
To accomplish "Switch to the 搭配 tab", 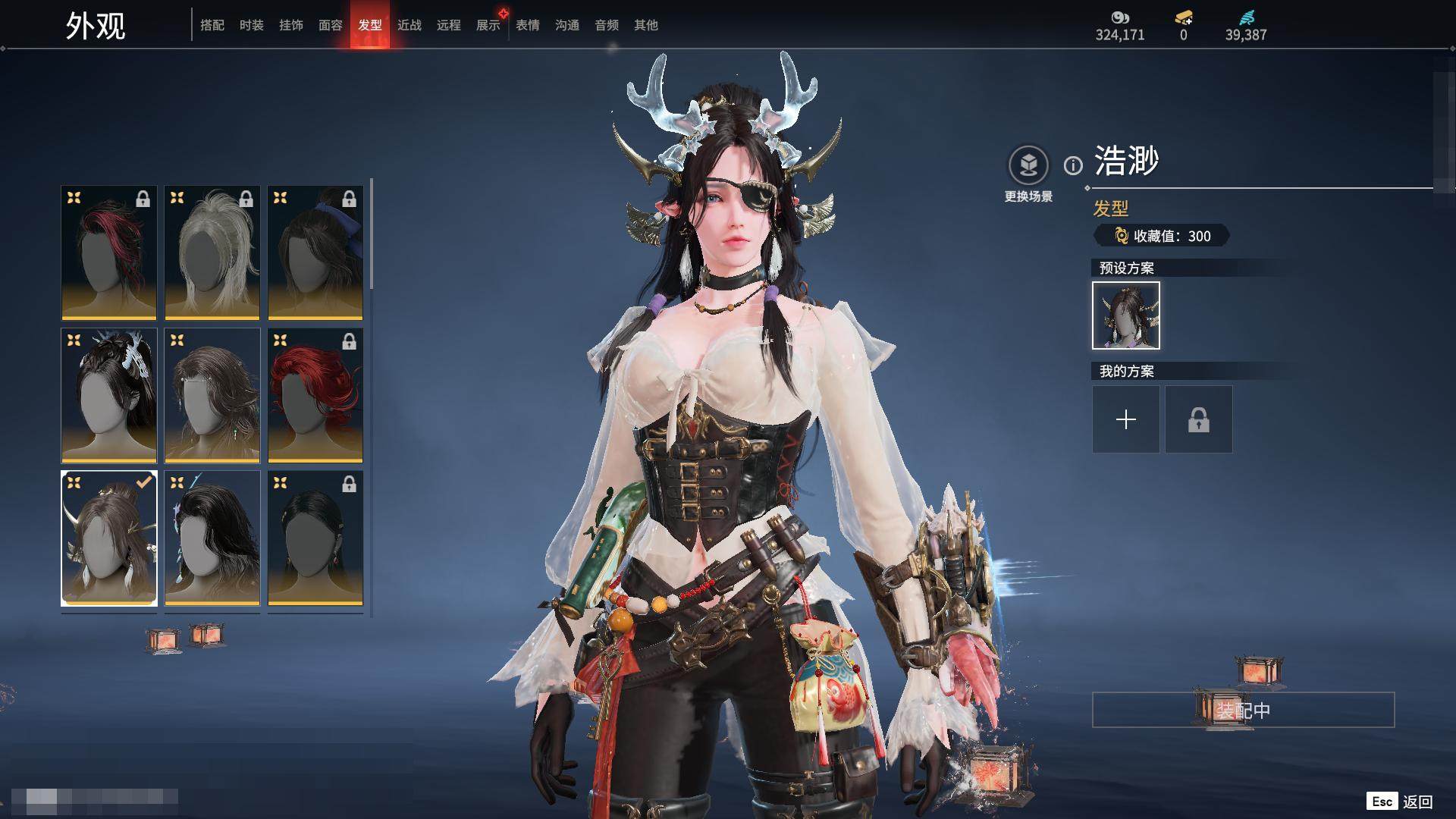I will pos(212,25).
